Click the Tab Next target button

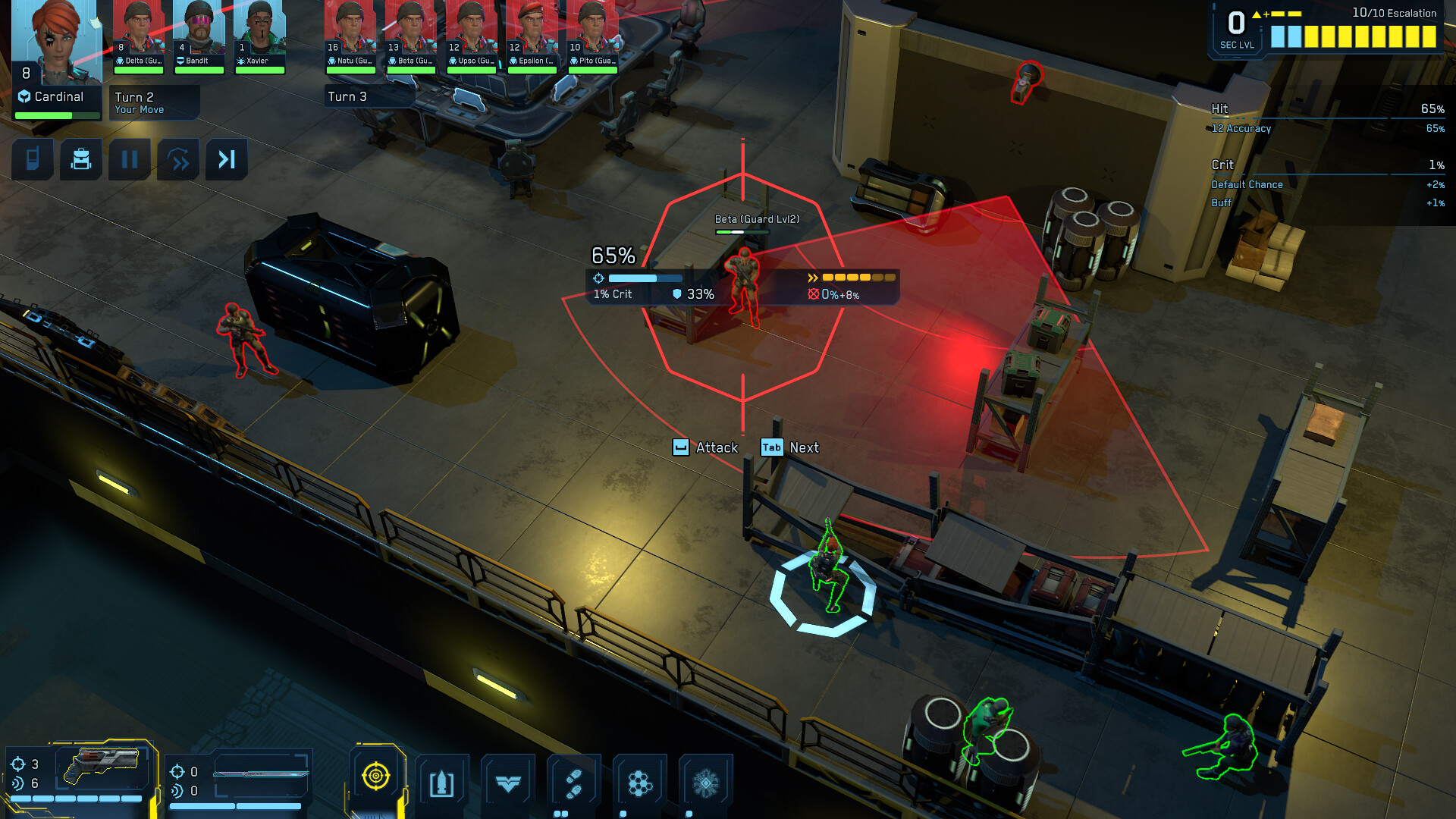pyautogui.click(x=792, y=447)
